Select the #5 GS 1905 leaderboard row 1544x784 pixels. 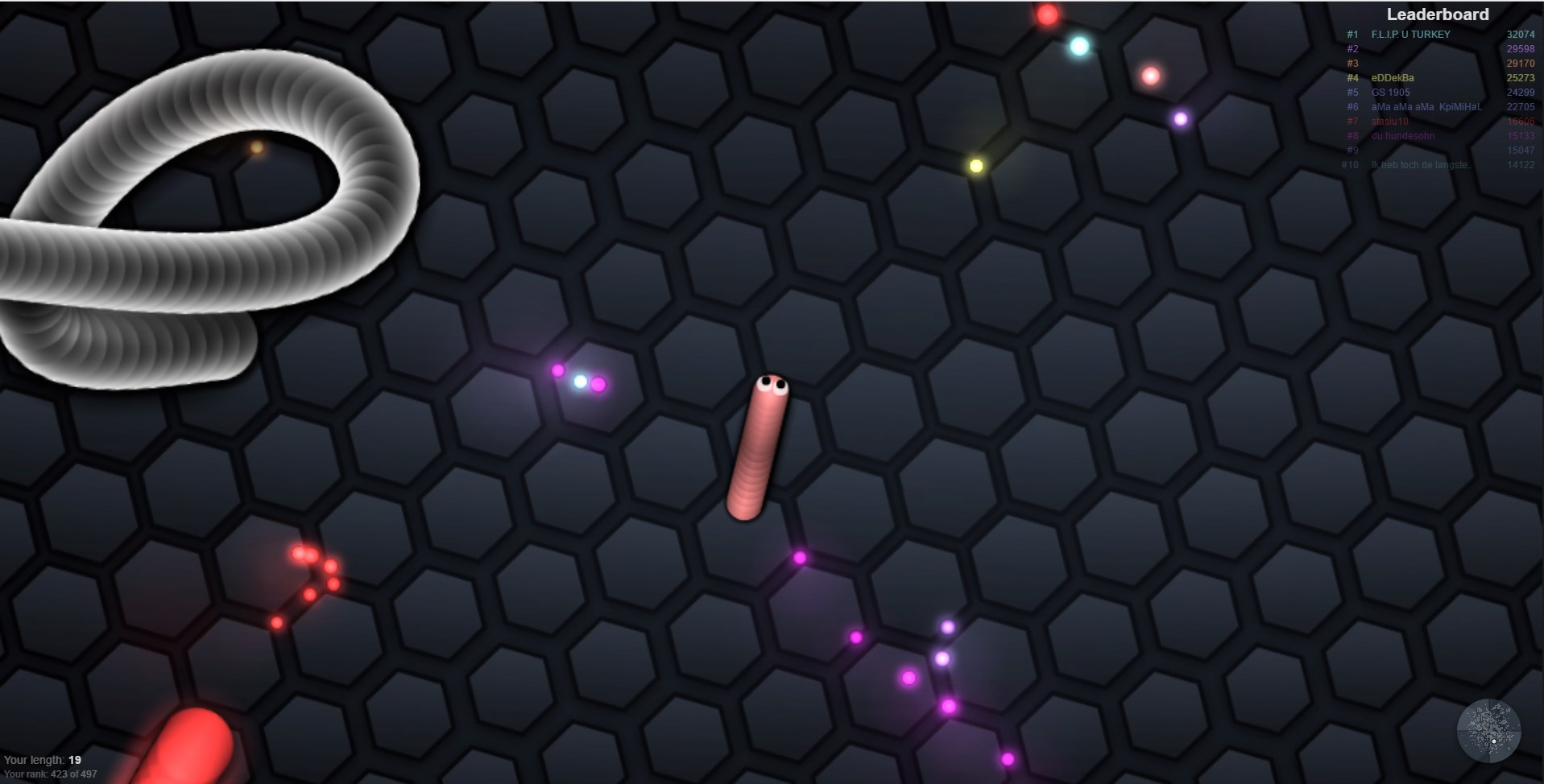point(1389,93)
